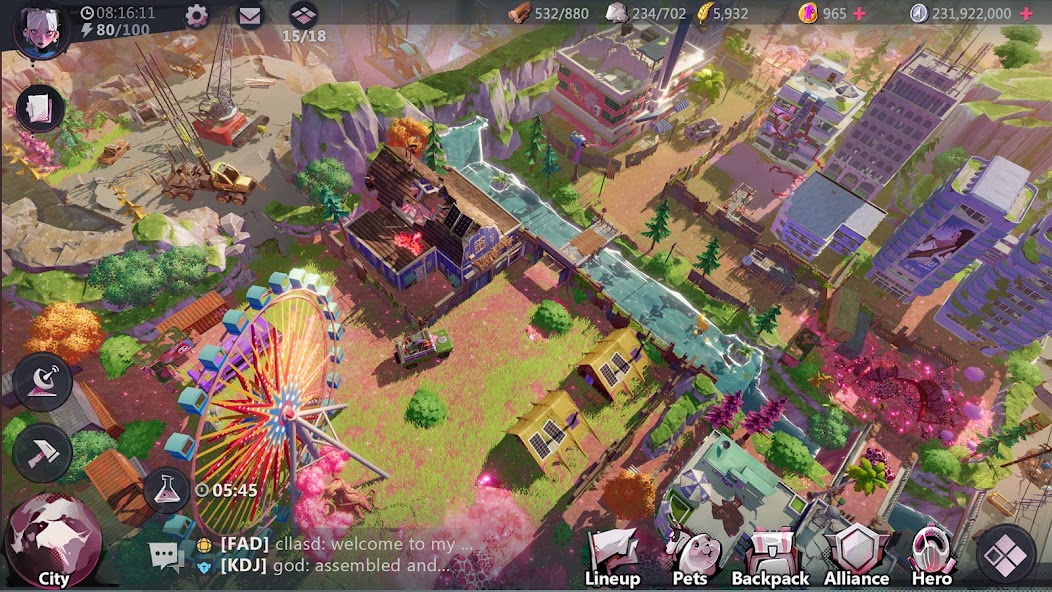Check the mail envelope inbox
Image resolution: width=1052 pixels, height=592 pixels.
(x=249, y=15)
